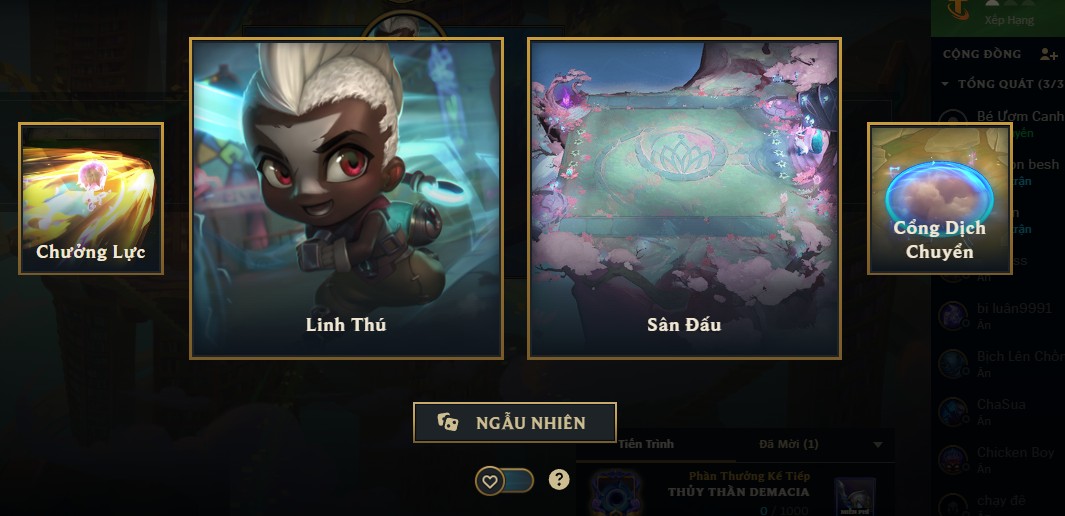Select friend bi luân9991 in the list
Image resolution: width=1065 pixels, height=516 pixels.
click(x=1013, y=309)
